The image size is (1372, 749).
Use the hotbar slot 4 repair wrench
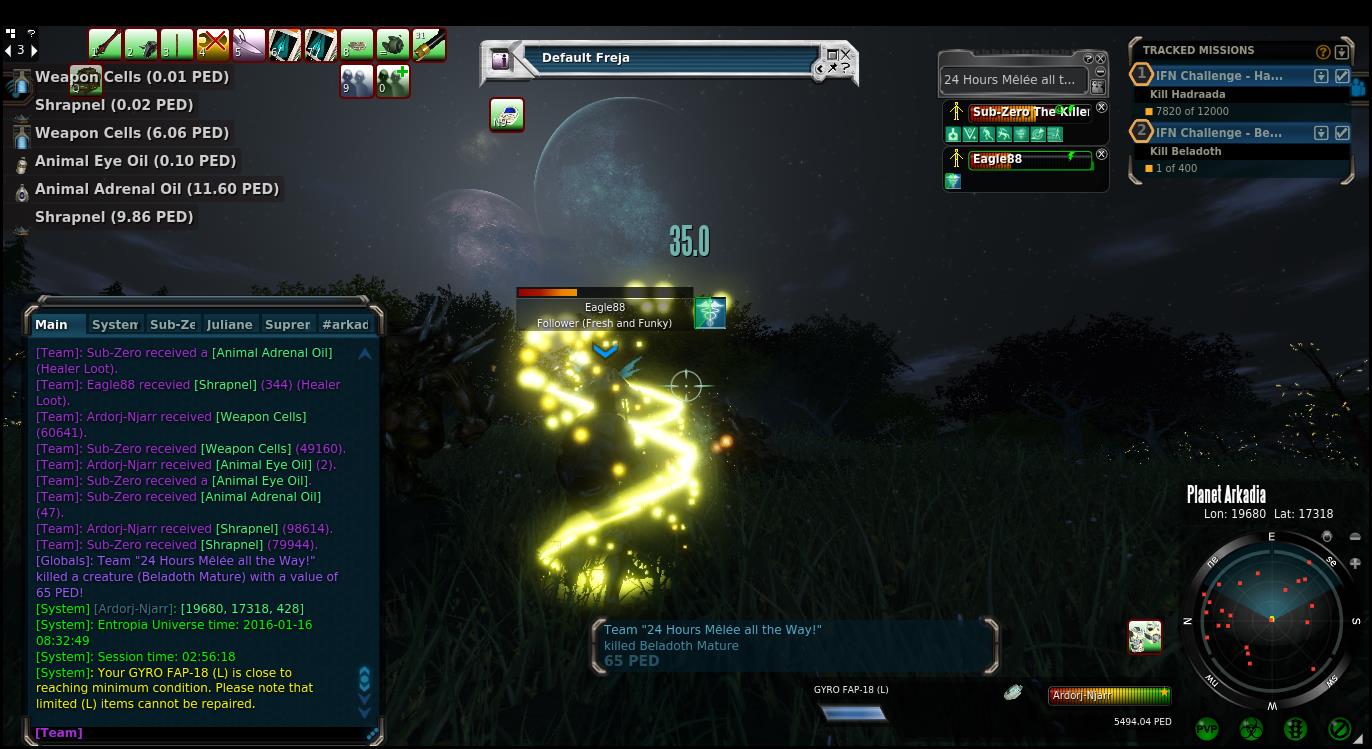(x=212, y=45)
